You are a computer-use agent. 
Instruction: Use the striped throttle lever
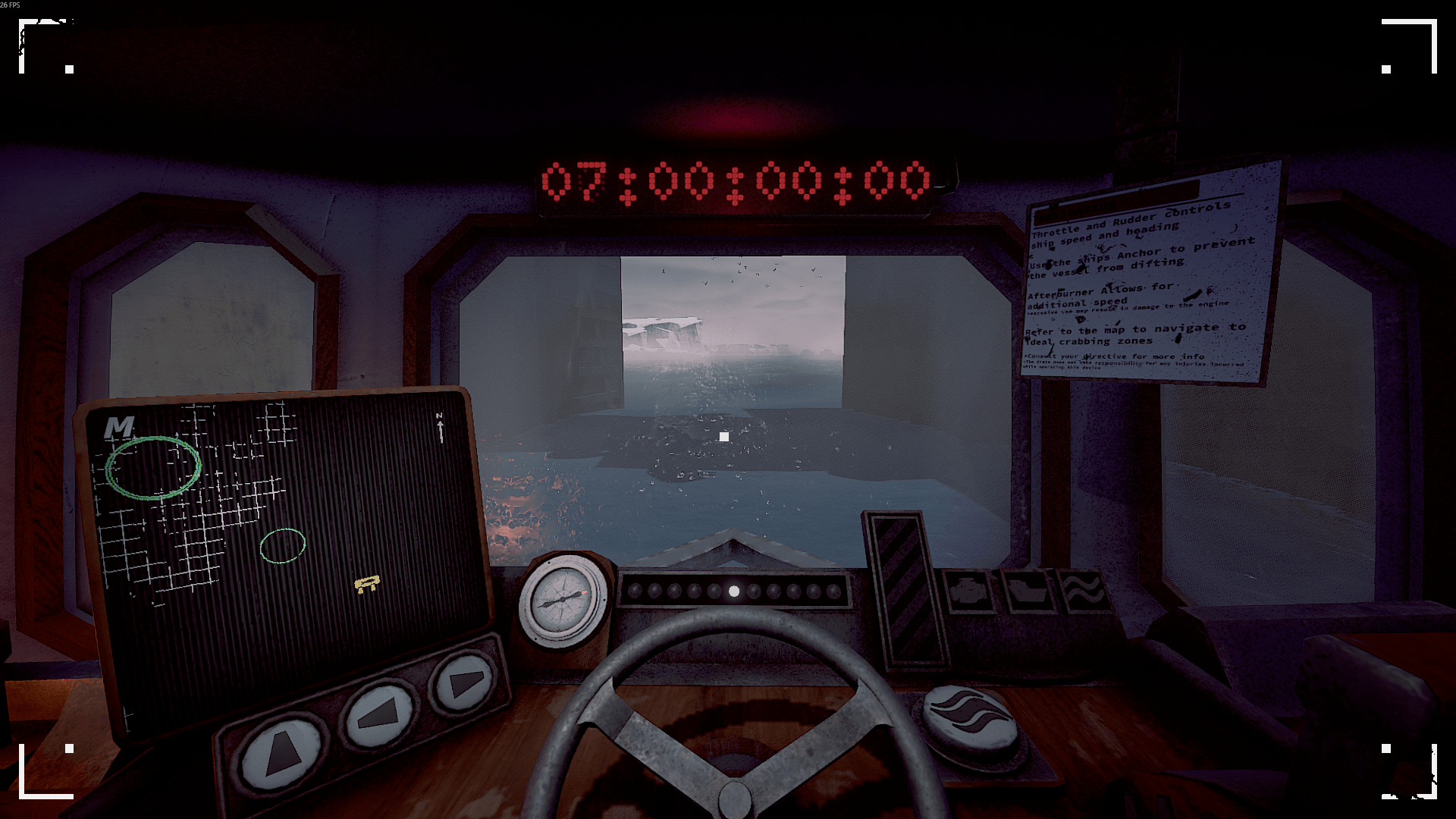(x=905, y=590)
